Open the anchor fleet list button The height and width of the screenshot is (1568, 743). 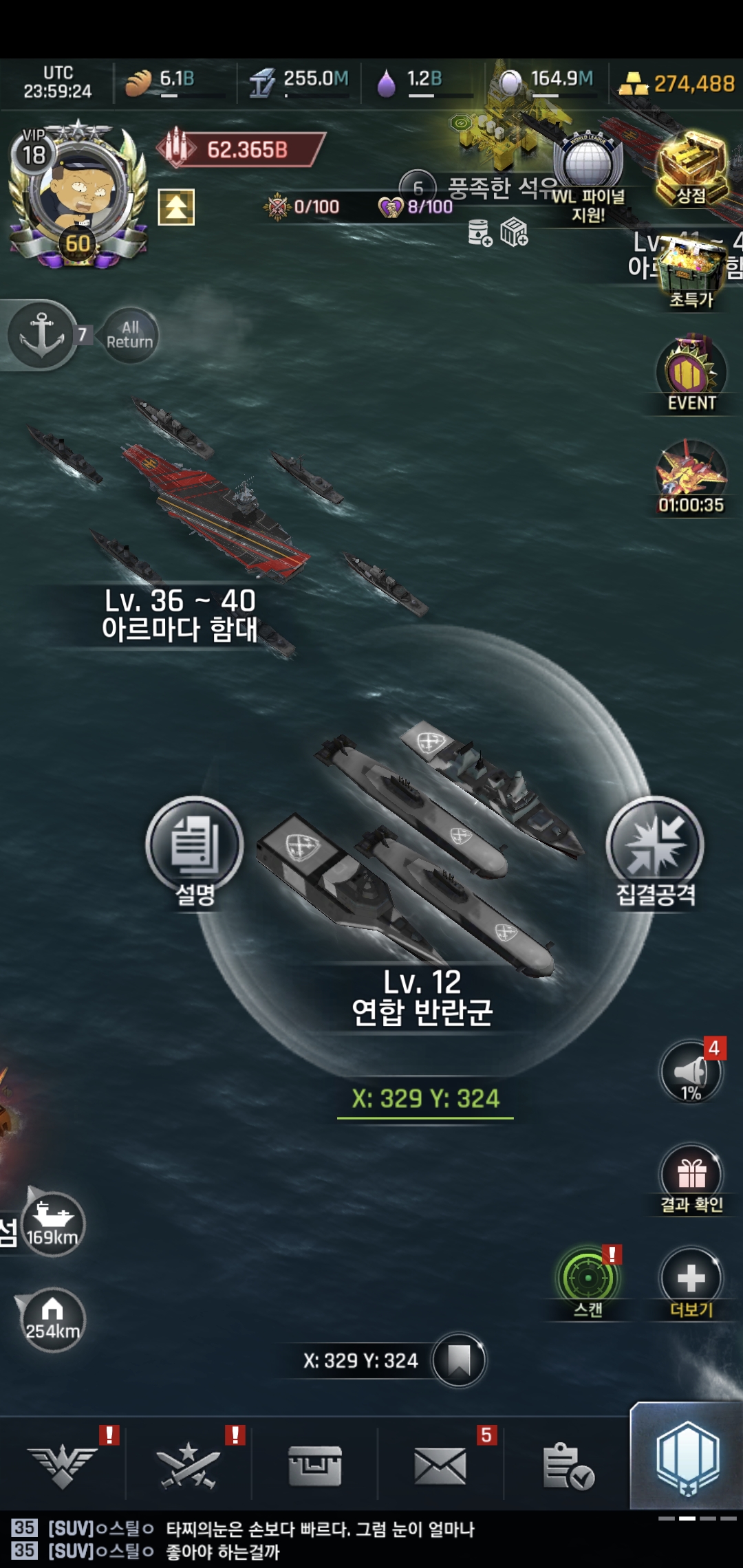42,335
